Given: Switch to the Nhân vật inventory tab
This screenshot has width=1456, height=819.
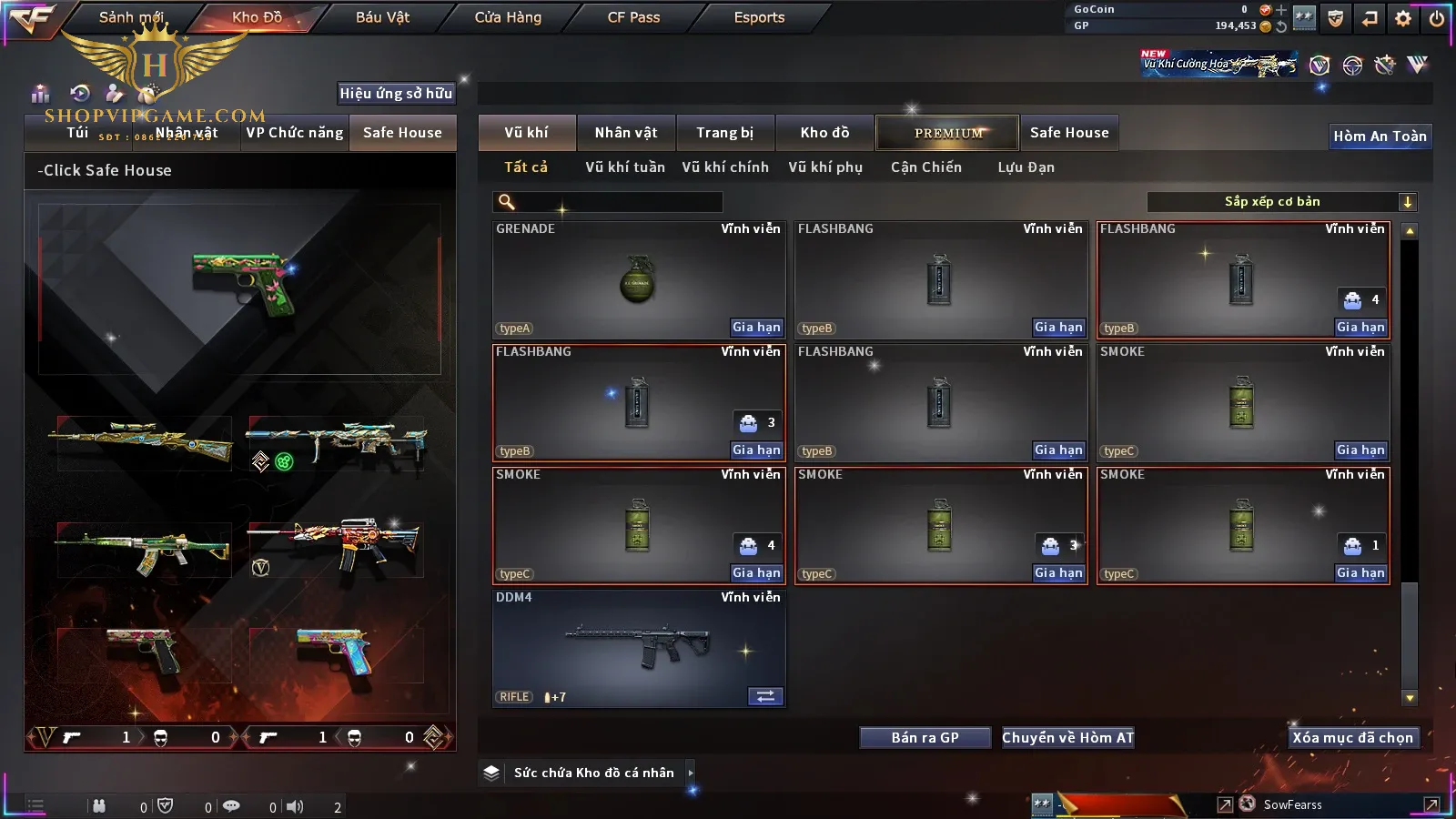Looking at the screenshot, I should point(625,133).
